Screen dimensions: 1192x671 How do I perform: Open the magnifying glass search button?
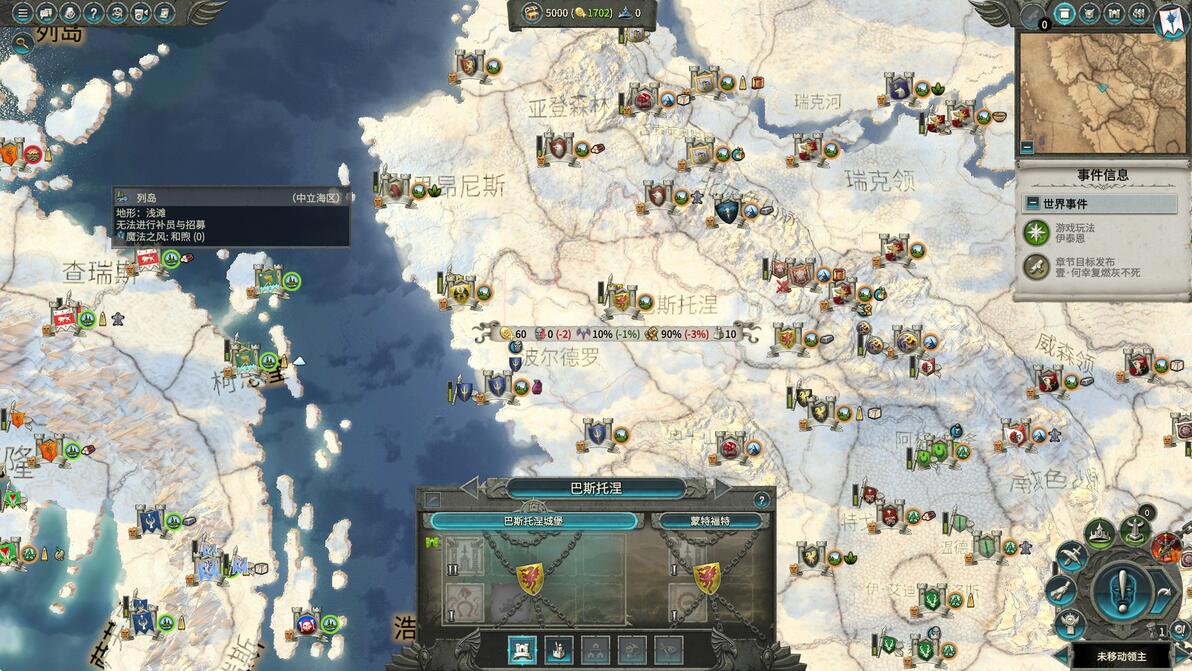click(x=22, y=43)
